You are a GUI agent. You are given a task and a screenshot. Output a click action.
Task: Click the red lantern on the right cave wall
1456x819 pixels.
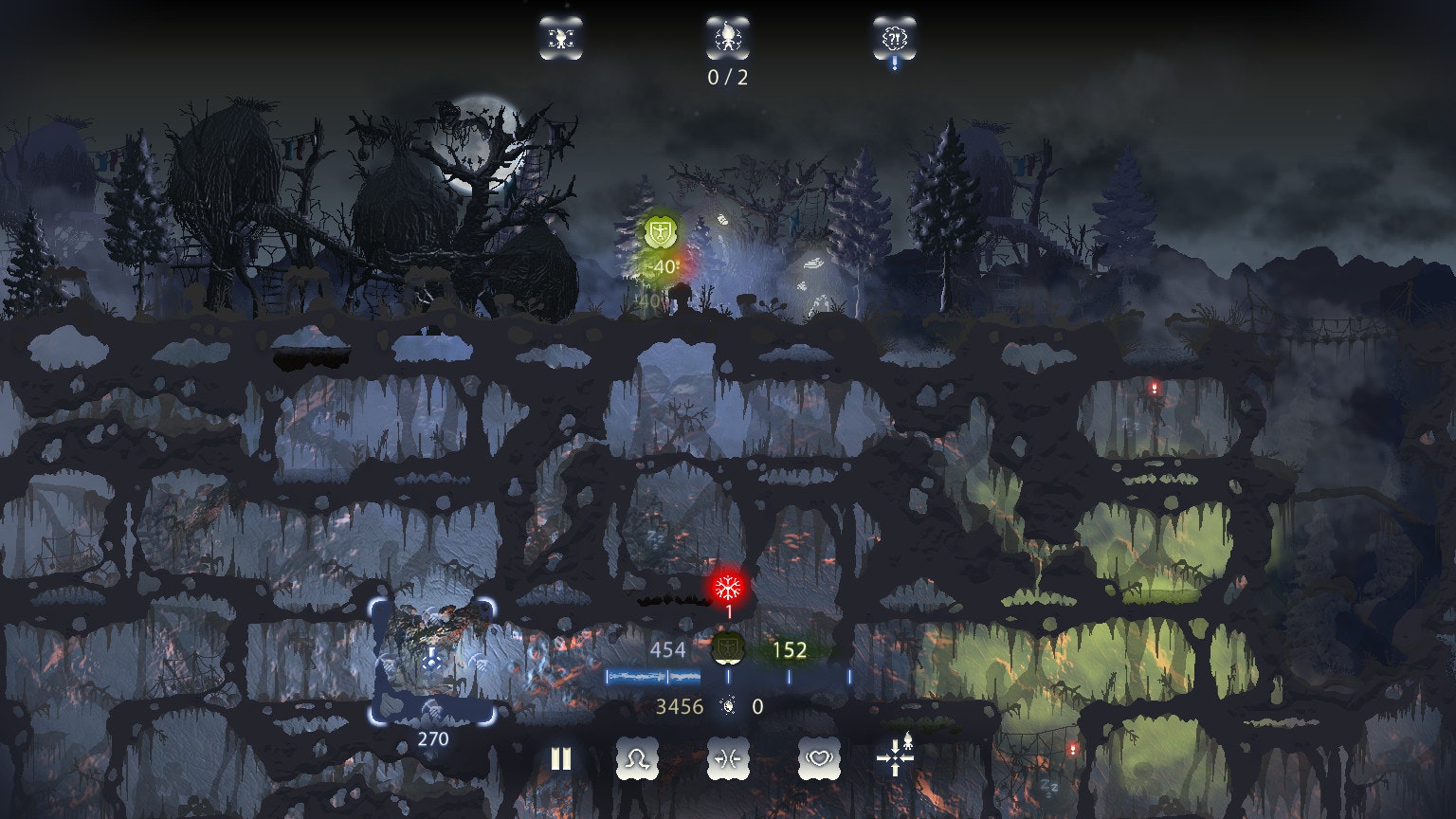click(x=1155, y=387)
